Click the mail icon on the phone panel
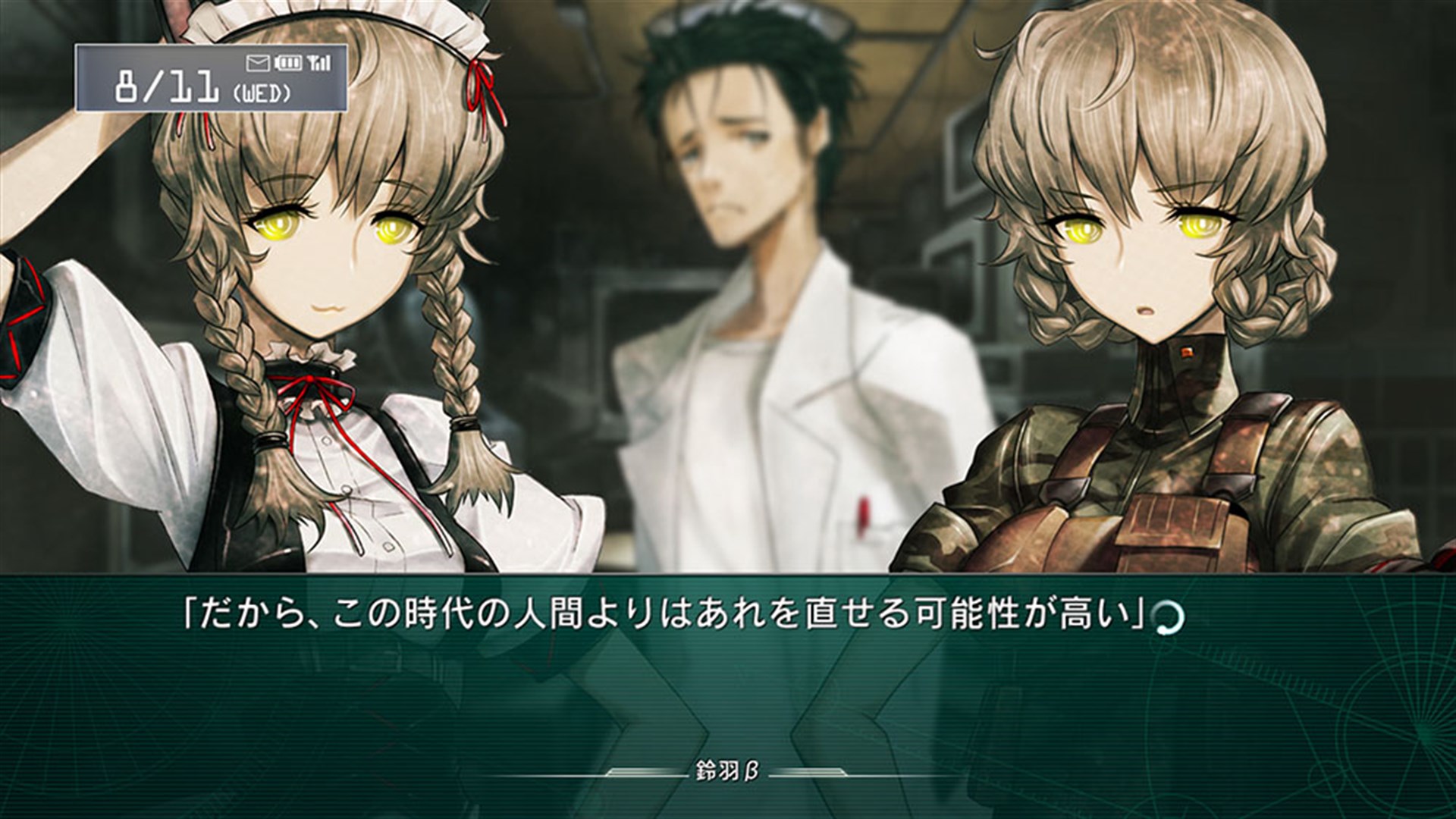 pos(258,63)
